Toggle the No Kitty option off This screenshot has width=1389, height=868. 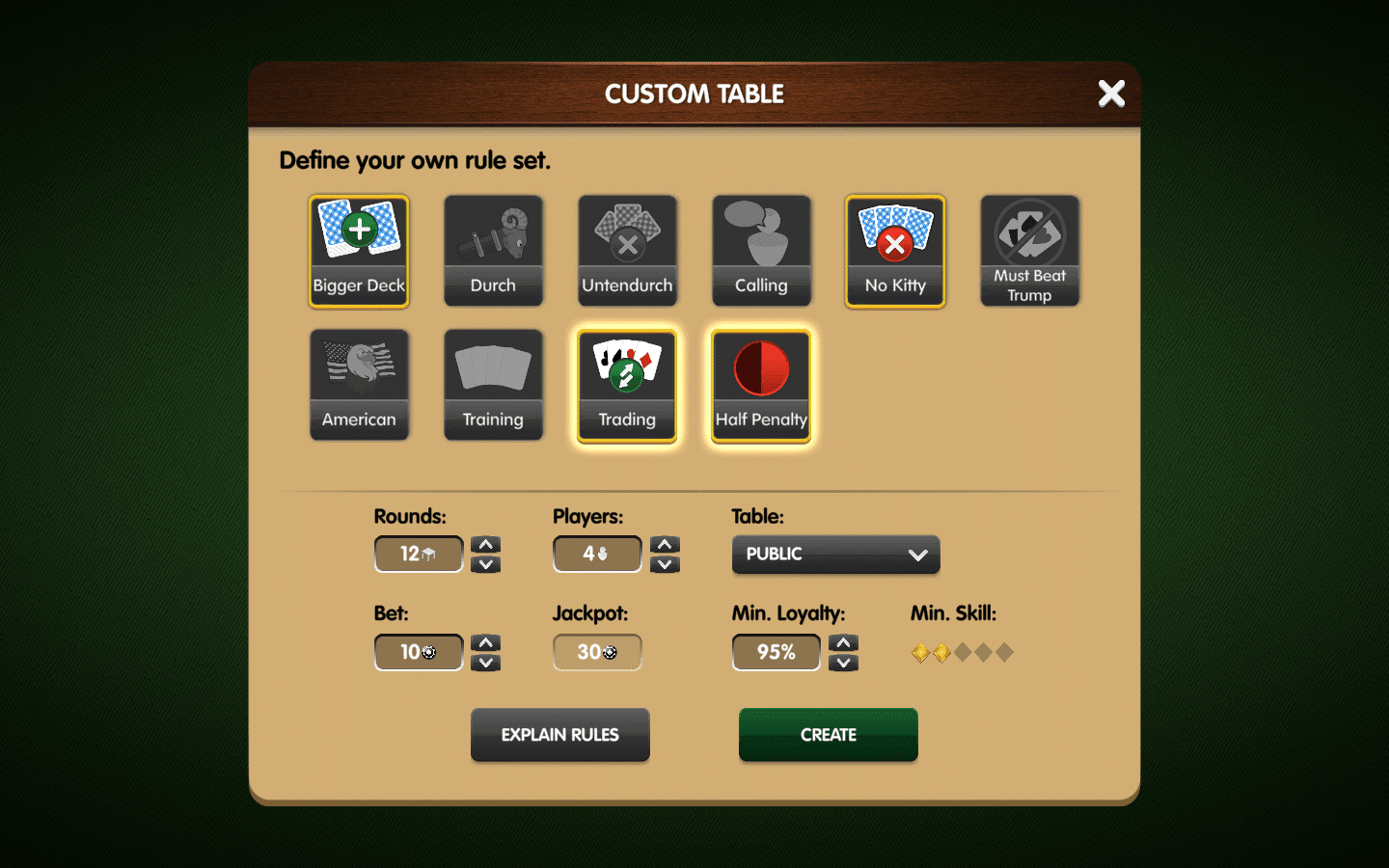(x=894, y=251)
